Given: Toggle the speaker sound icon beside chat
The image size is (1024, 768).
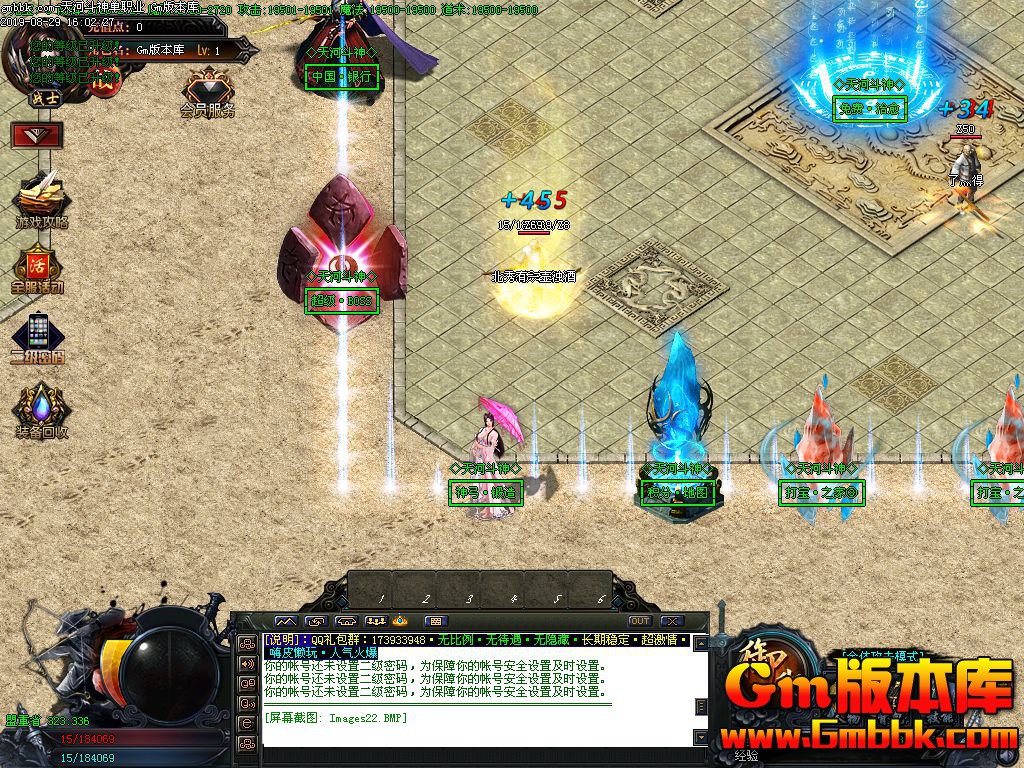Looking at the screenshot, I should [x=246, y=662].
